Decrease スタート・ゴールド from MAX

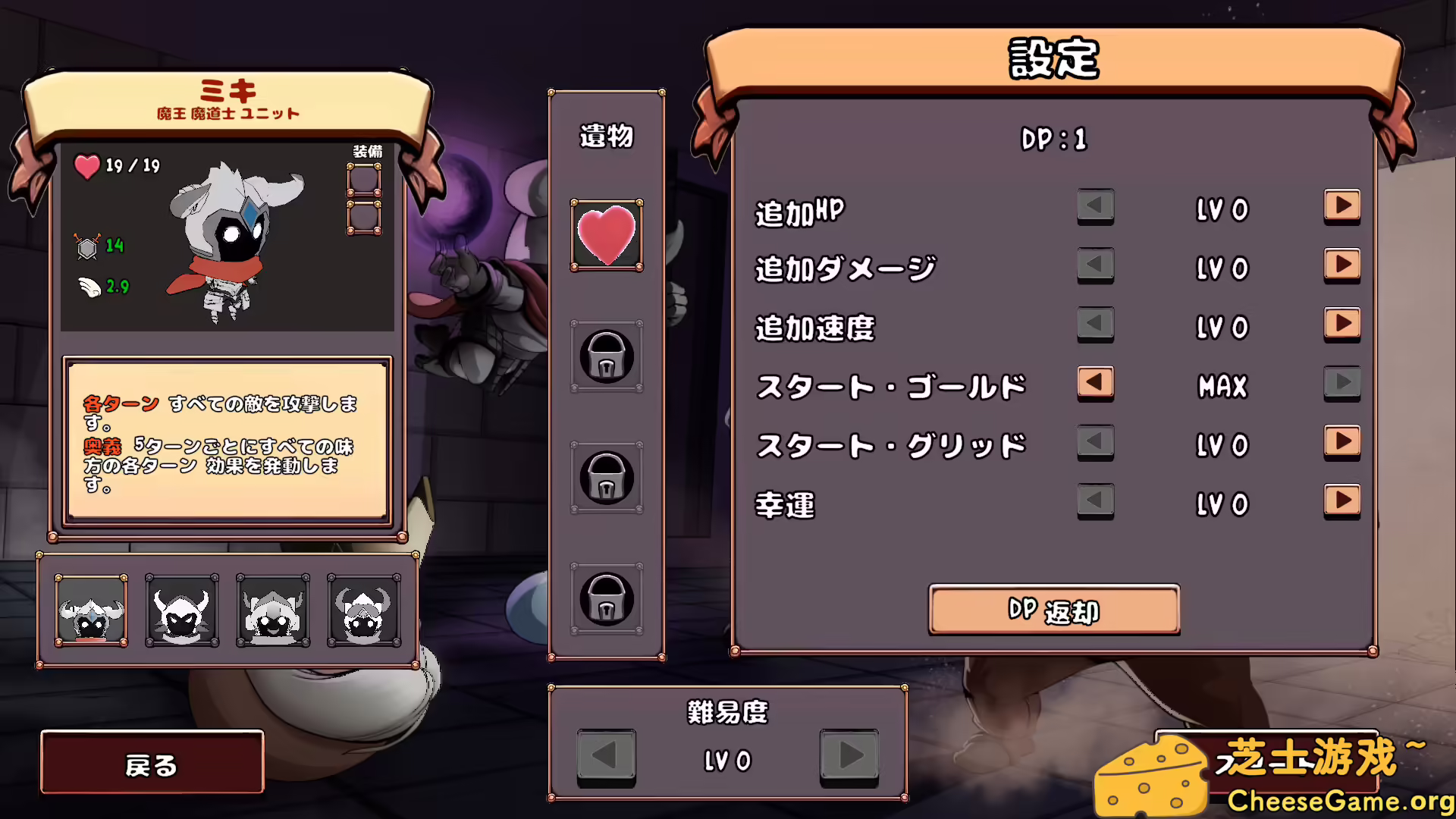[1095, 384]
